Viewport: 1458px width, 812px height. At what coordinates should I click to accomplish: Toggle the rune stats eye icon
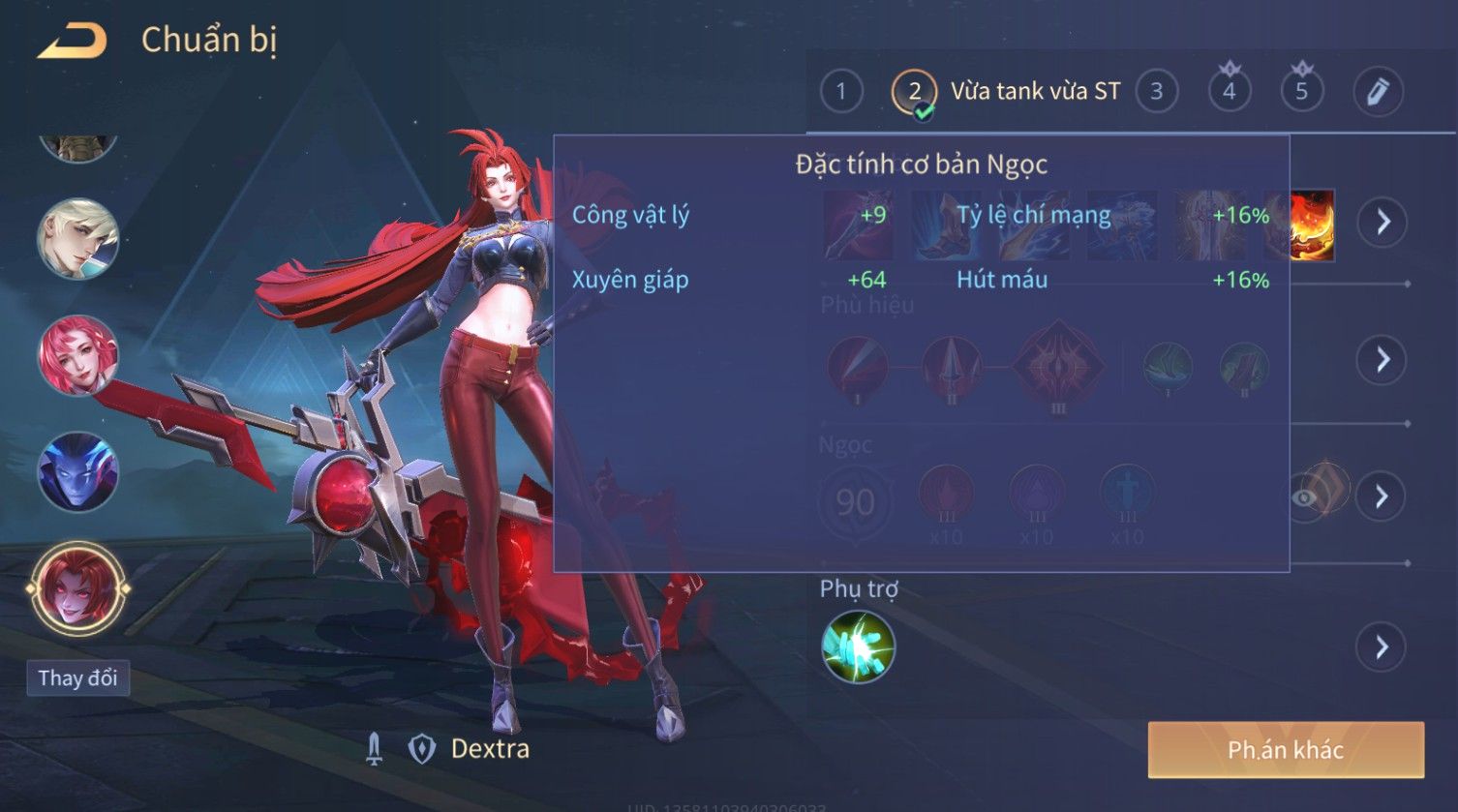pos(1306,497)
